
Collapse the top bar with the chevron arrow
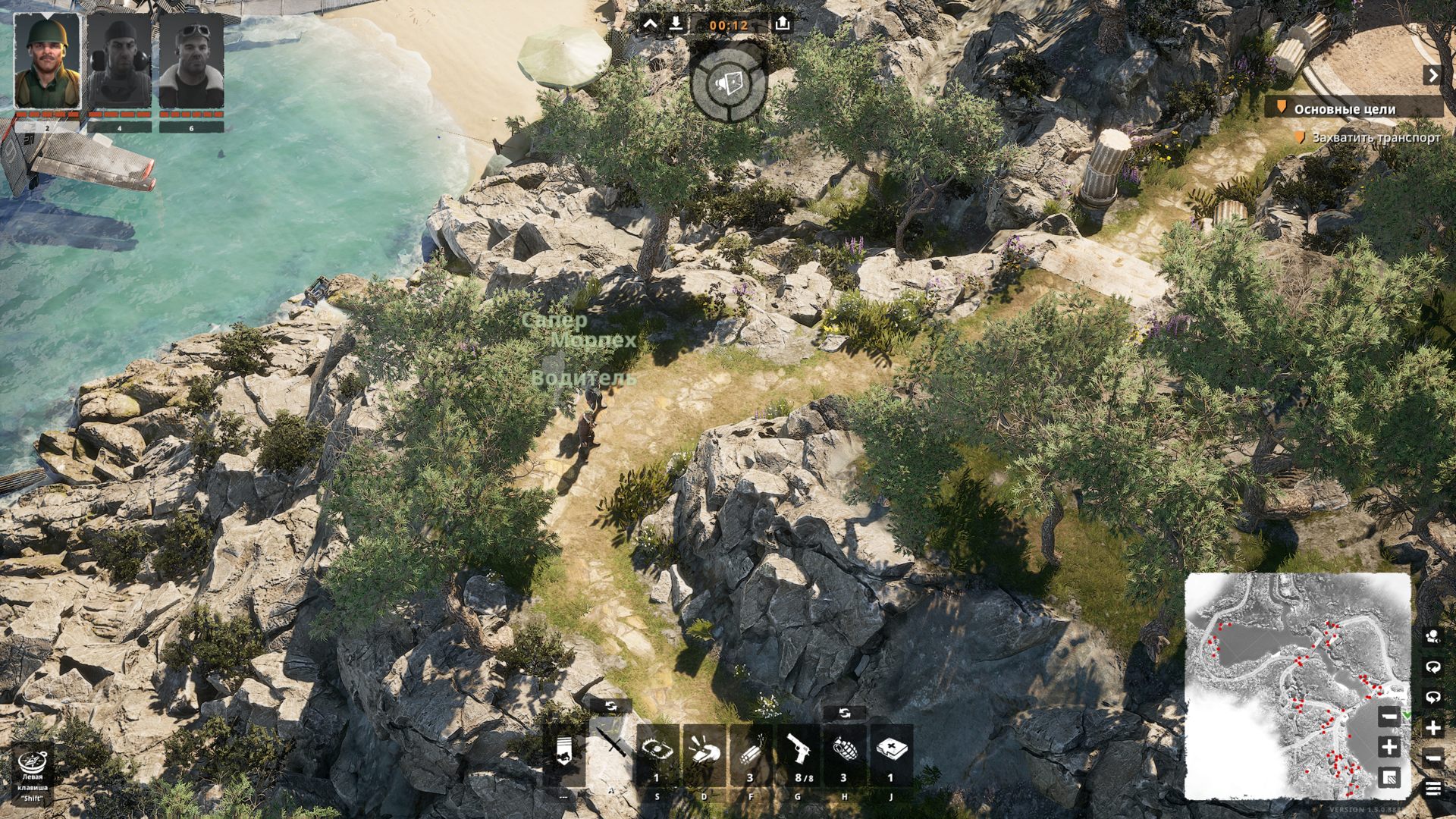[x=651, y=24]
